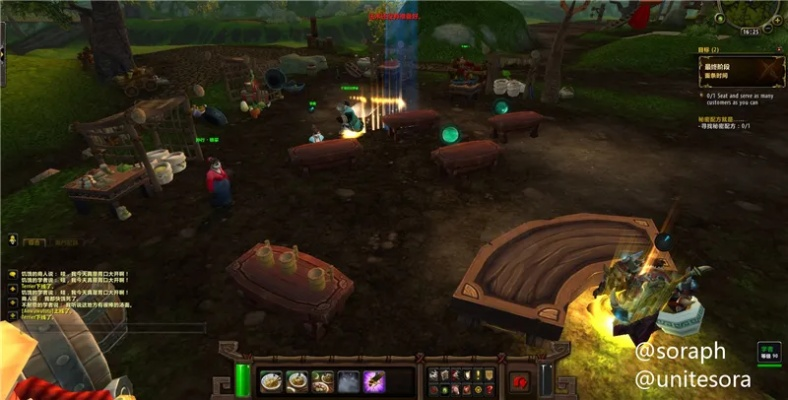Select the seat and serve customers objective
The width and height of the screenshot is (788, 400).
pos(740,98)
